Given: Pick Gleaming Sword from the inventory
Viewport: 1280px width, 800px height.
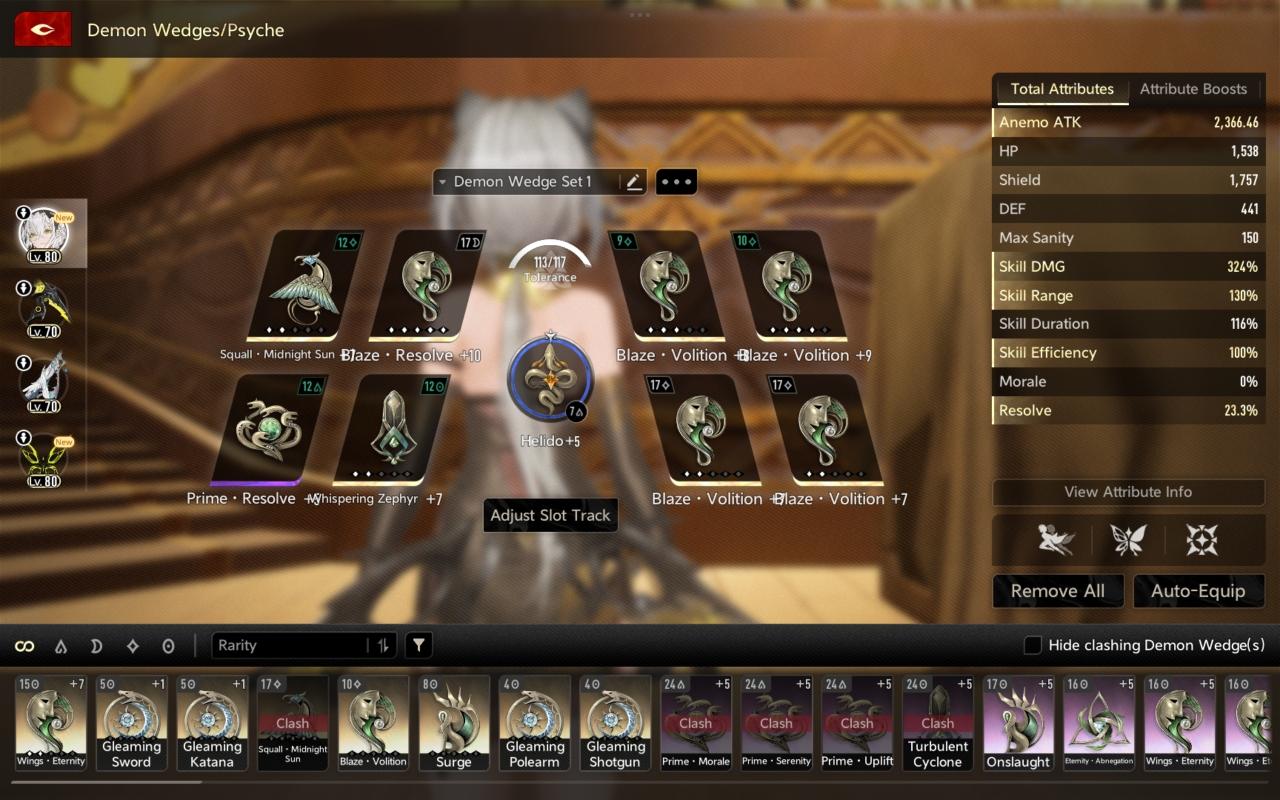Looking at the screenshot, I should point(131,723).
